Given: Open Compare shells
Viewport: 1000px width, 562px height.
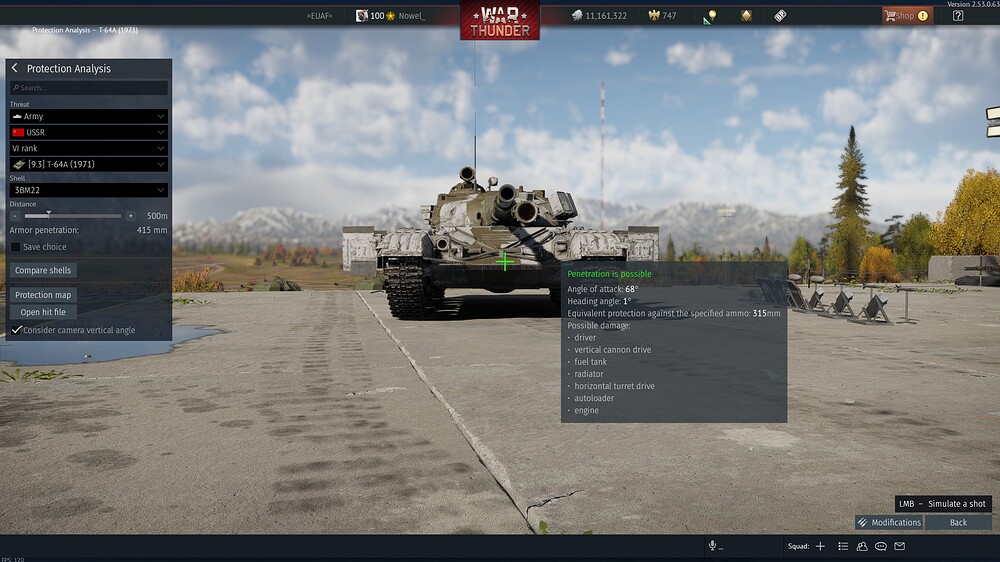Looking at the screenshot, I should click(x=44, y=270).
